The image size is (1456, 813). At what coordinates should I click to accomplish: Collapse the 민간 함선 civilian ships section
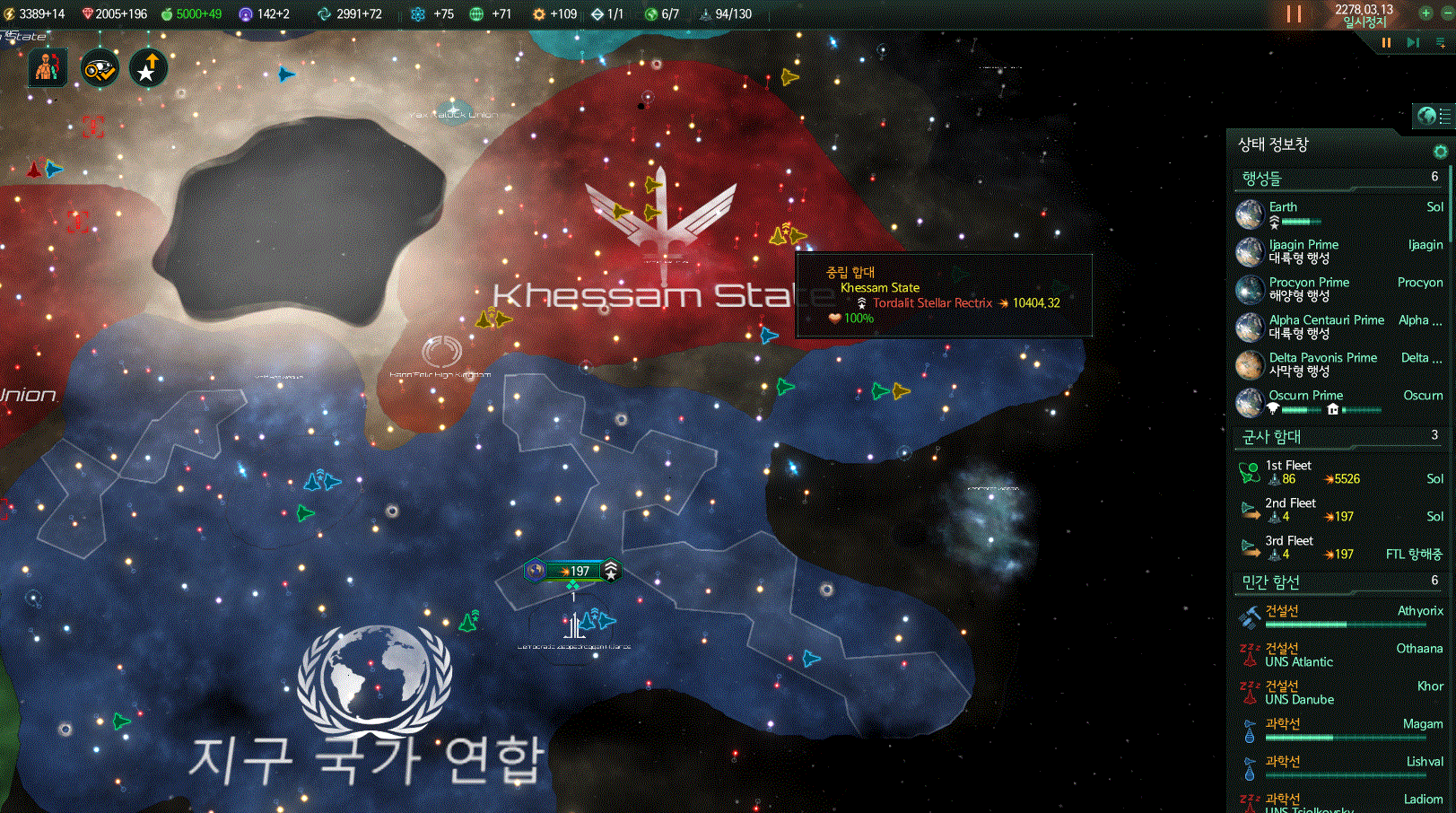click(1337, 582)
